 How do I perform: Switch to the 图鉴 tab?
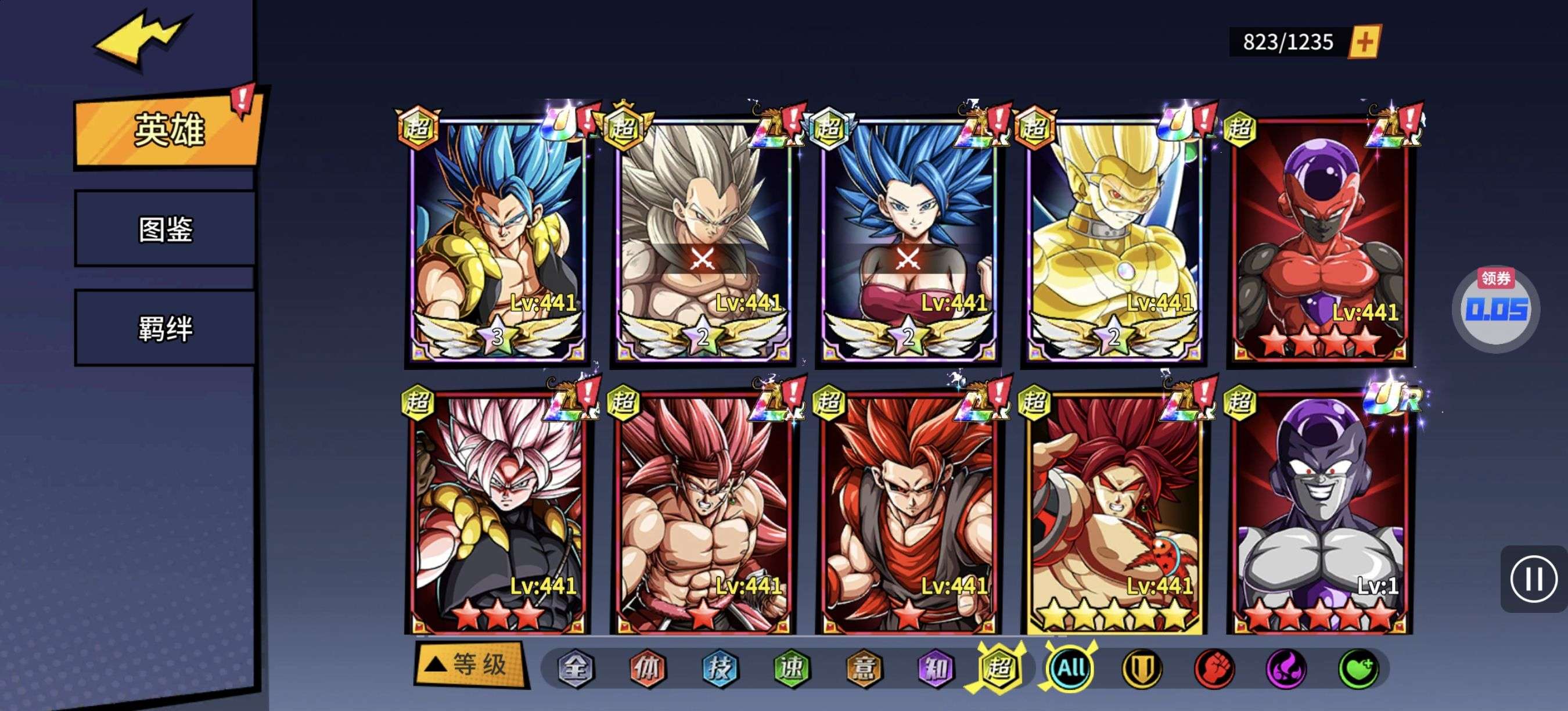pos(166,229)
